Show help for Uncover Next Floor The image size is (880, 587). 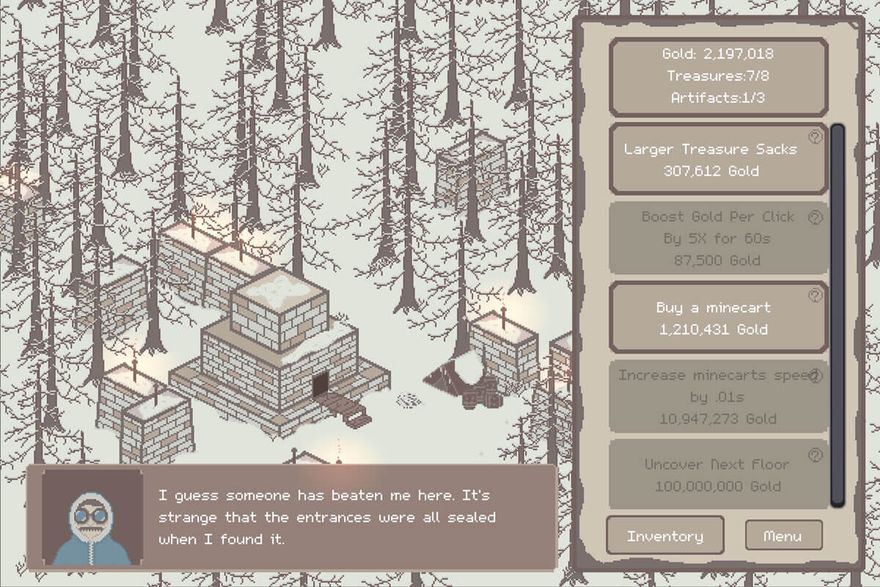coord(815,456)
